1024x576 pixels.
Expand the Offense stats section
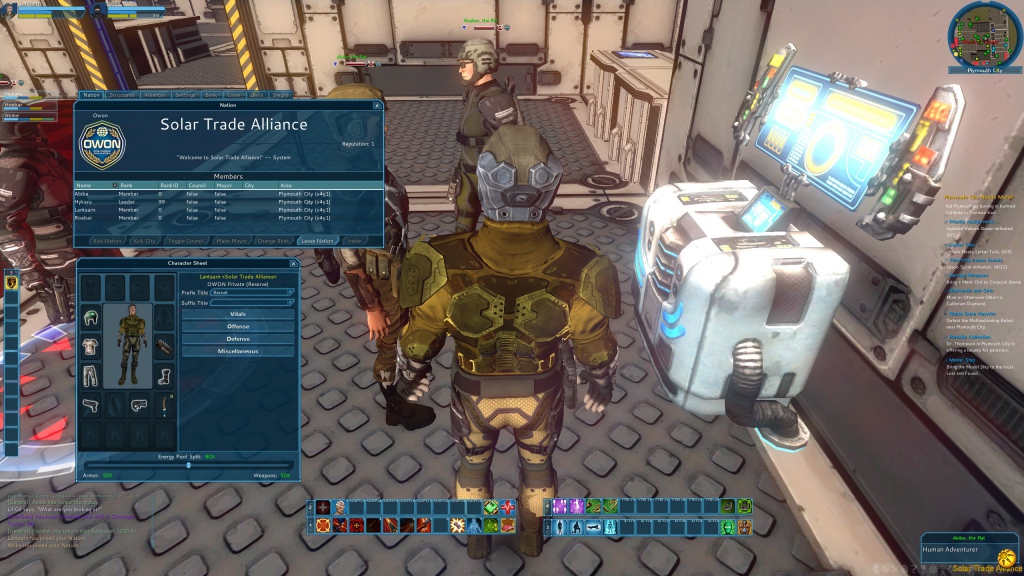[238, 326]
